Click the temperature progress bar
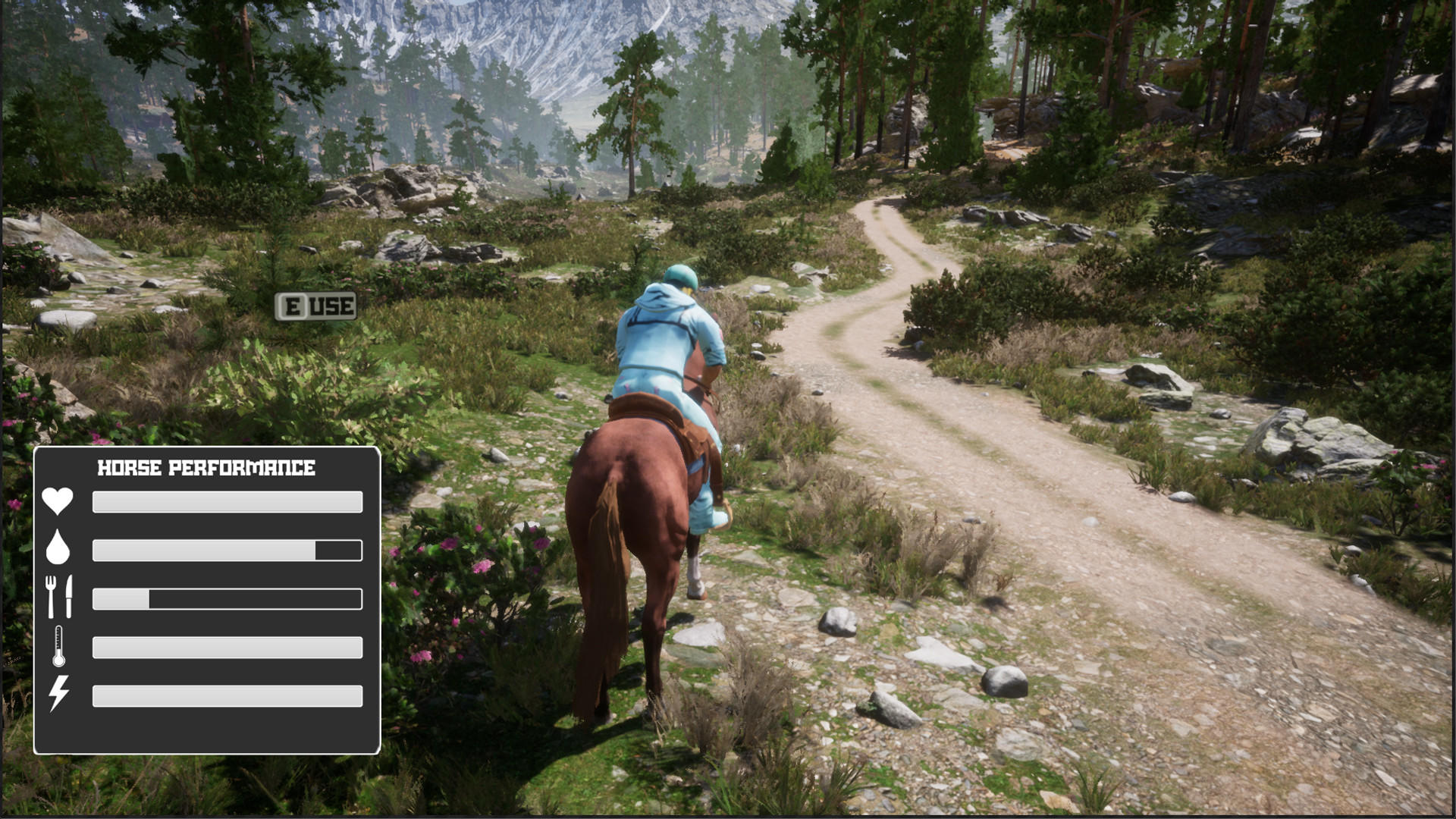Screen dimensions: 1456x819 (x=226, y=648)
